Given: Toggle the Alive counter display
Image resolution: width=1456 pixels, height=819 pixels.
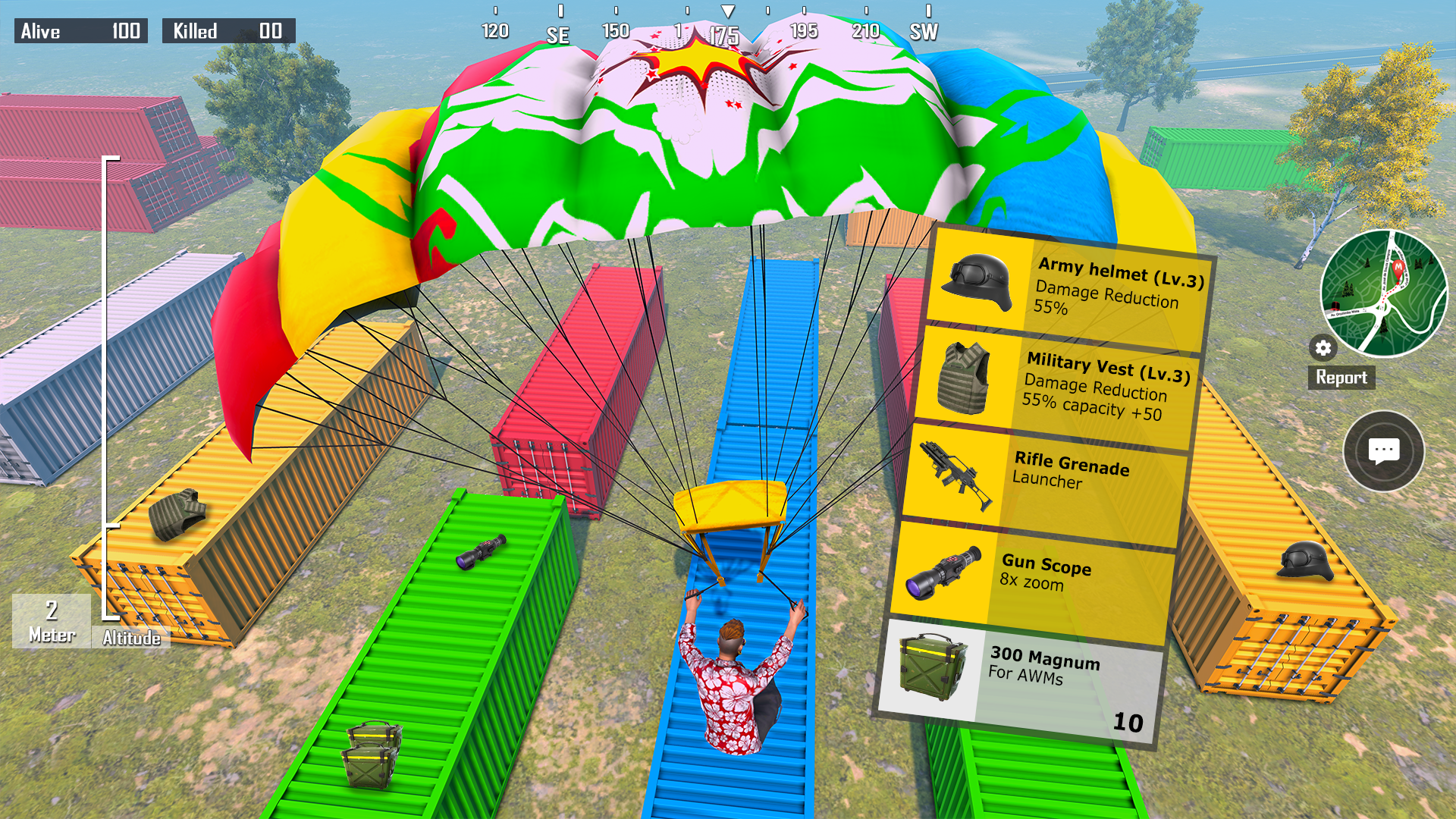Looking at the screenshot, I should (x=80, y=31).
